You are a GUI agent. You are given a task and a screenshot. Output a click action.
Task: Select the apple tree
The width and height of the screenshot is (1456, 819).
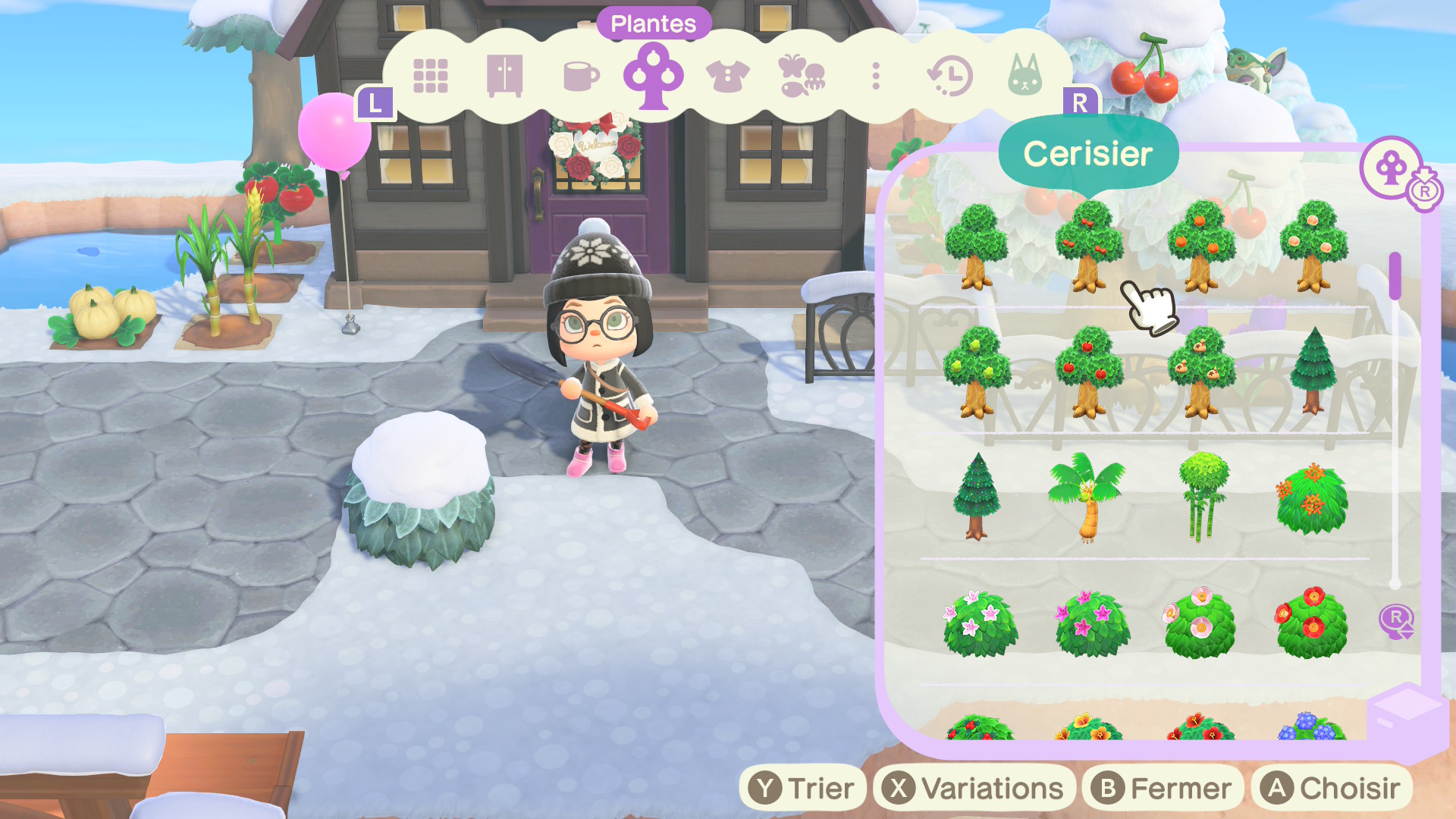[x=1089, y=372]
